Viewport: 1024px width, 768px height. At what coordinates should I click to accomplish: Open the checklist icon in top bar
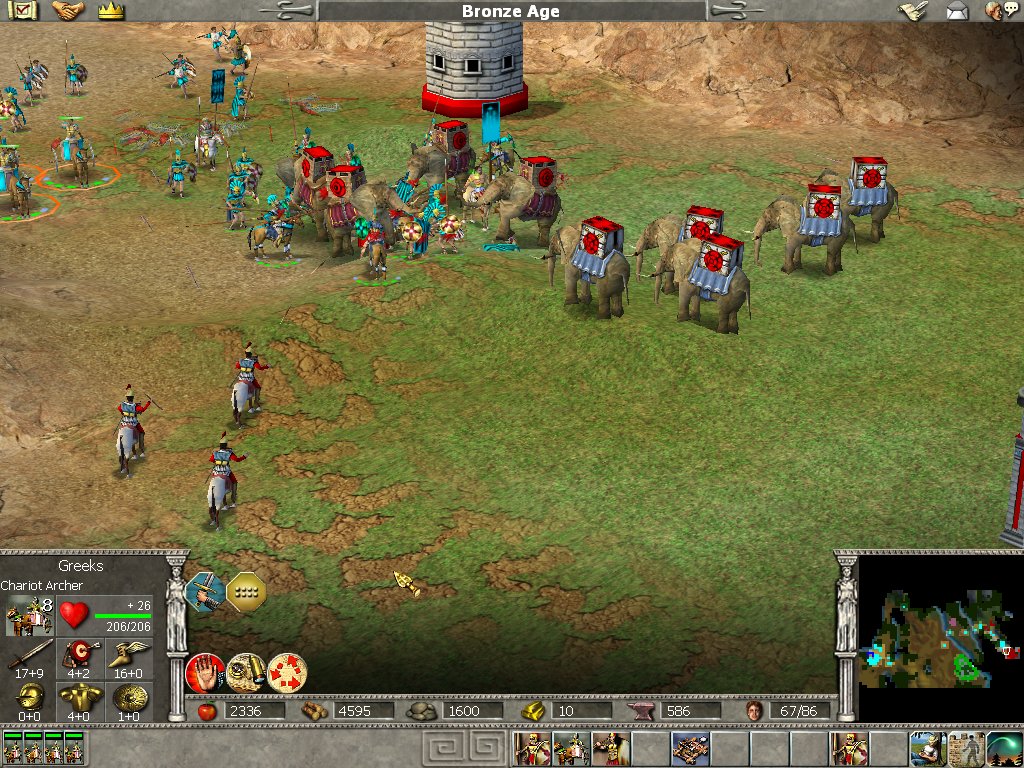[x=24, y=11]
